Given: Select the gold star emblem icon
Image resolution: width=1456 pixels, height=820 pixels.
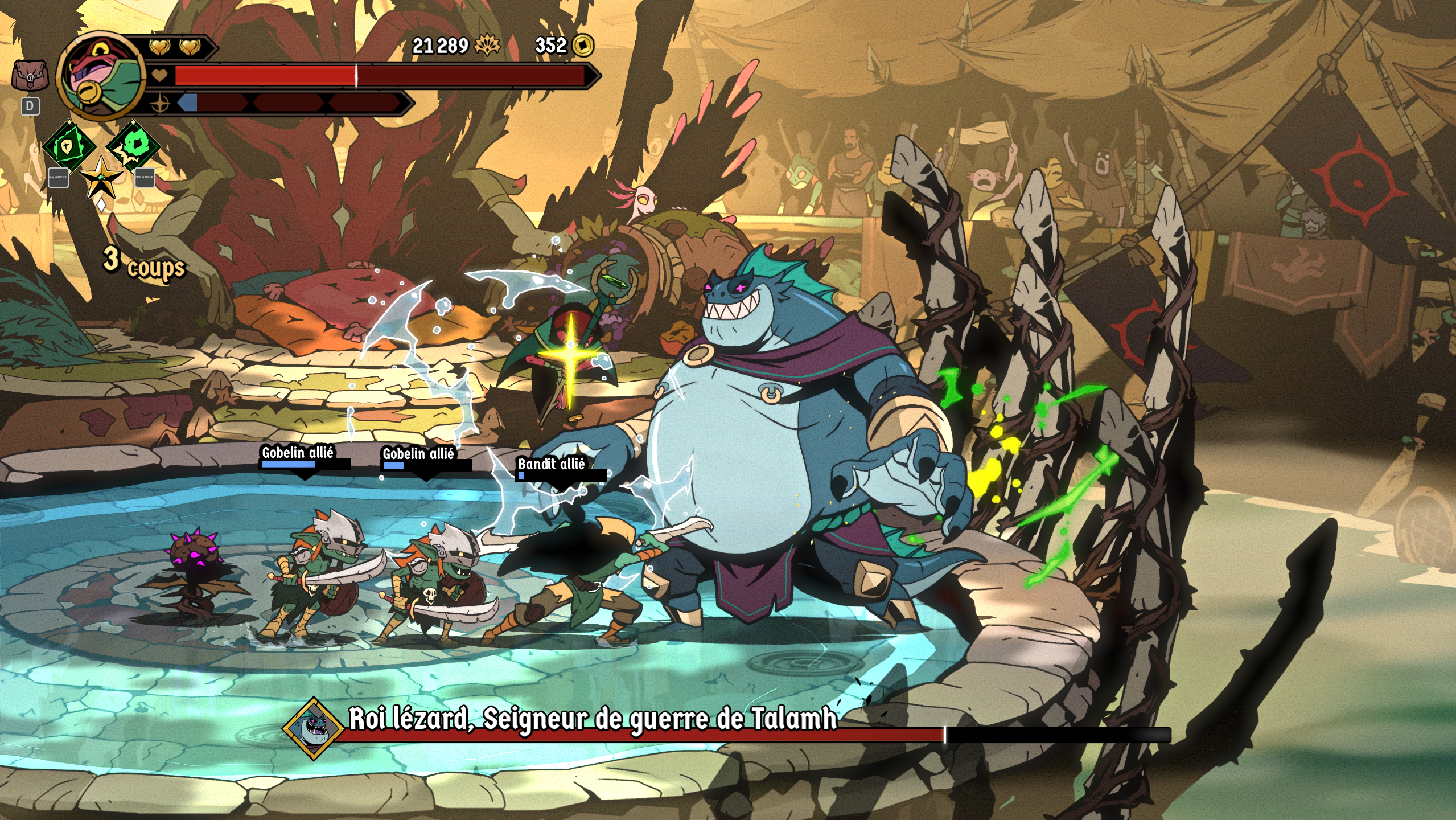Looking at the screenshot, I should pyautogui.click(x=101, y=178).
